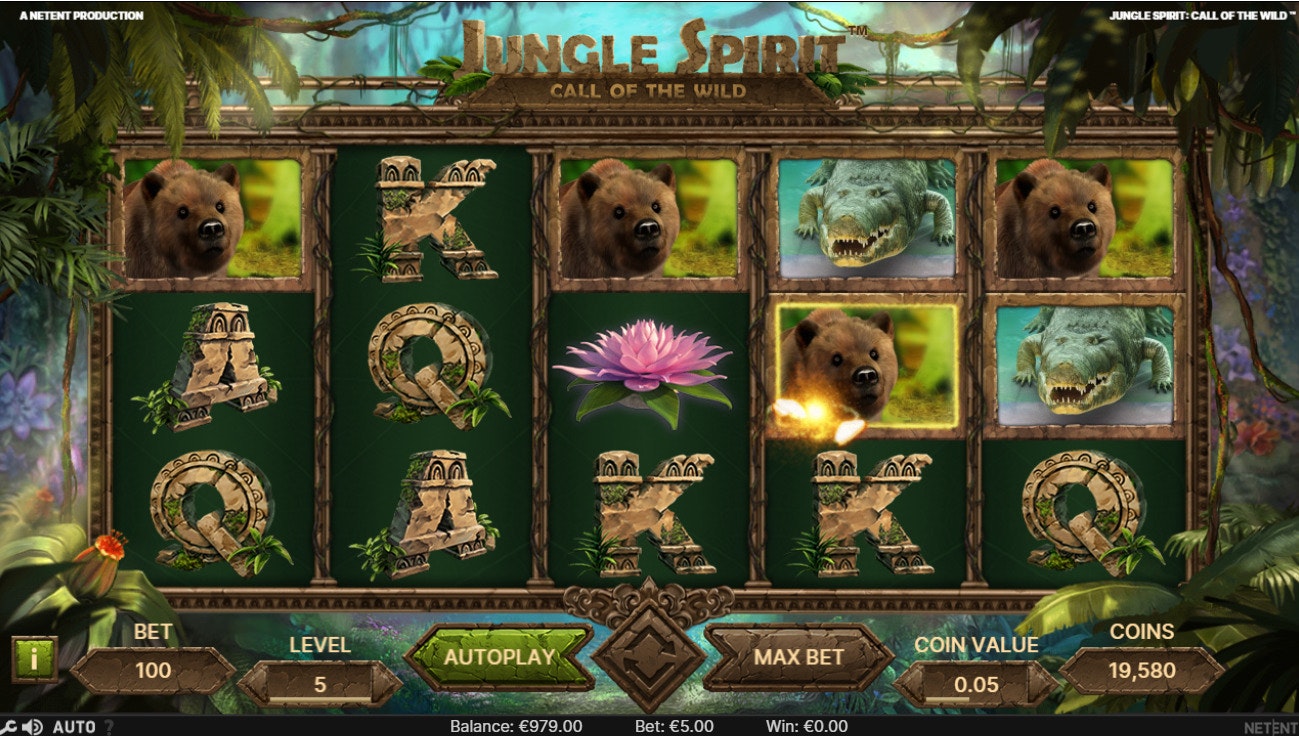Viewport: 1299px width, 736px height.
Task: Open the paytable info icon
Action: click(37, 657)
